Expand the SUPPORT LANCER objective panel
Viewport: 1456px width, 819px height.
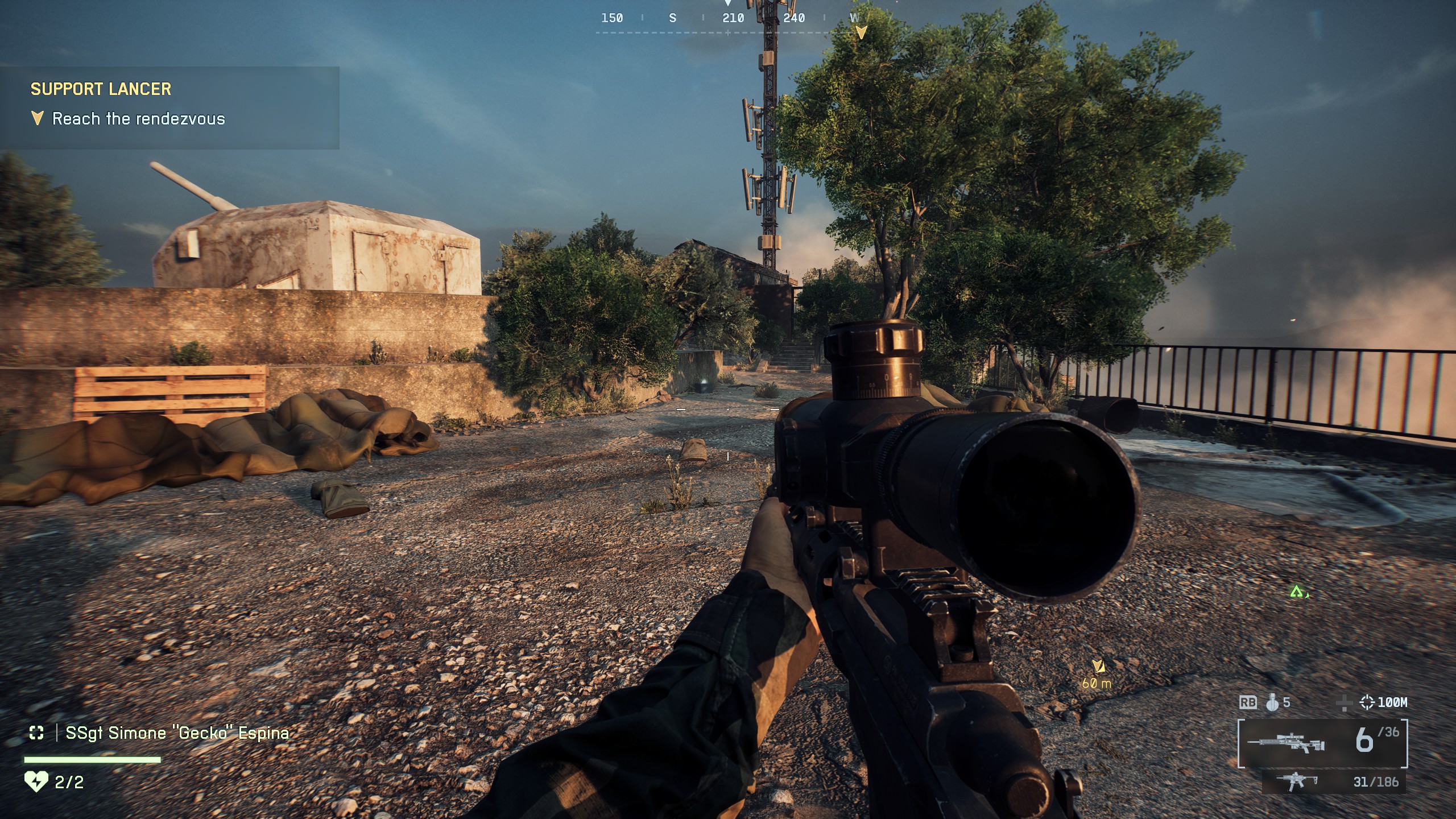click(100, 89)
